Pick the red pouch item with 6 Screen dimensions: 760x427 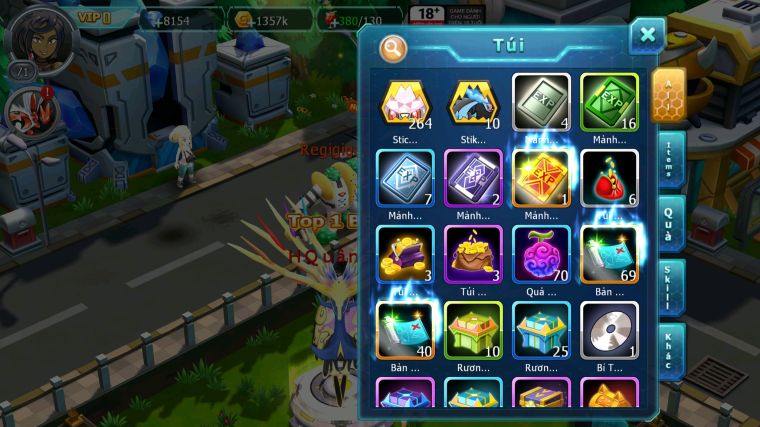tap(609, 178)
